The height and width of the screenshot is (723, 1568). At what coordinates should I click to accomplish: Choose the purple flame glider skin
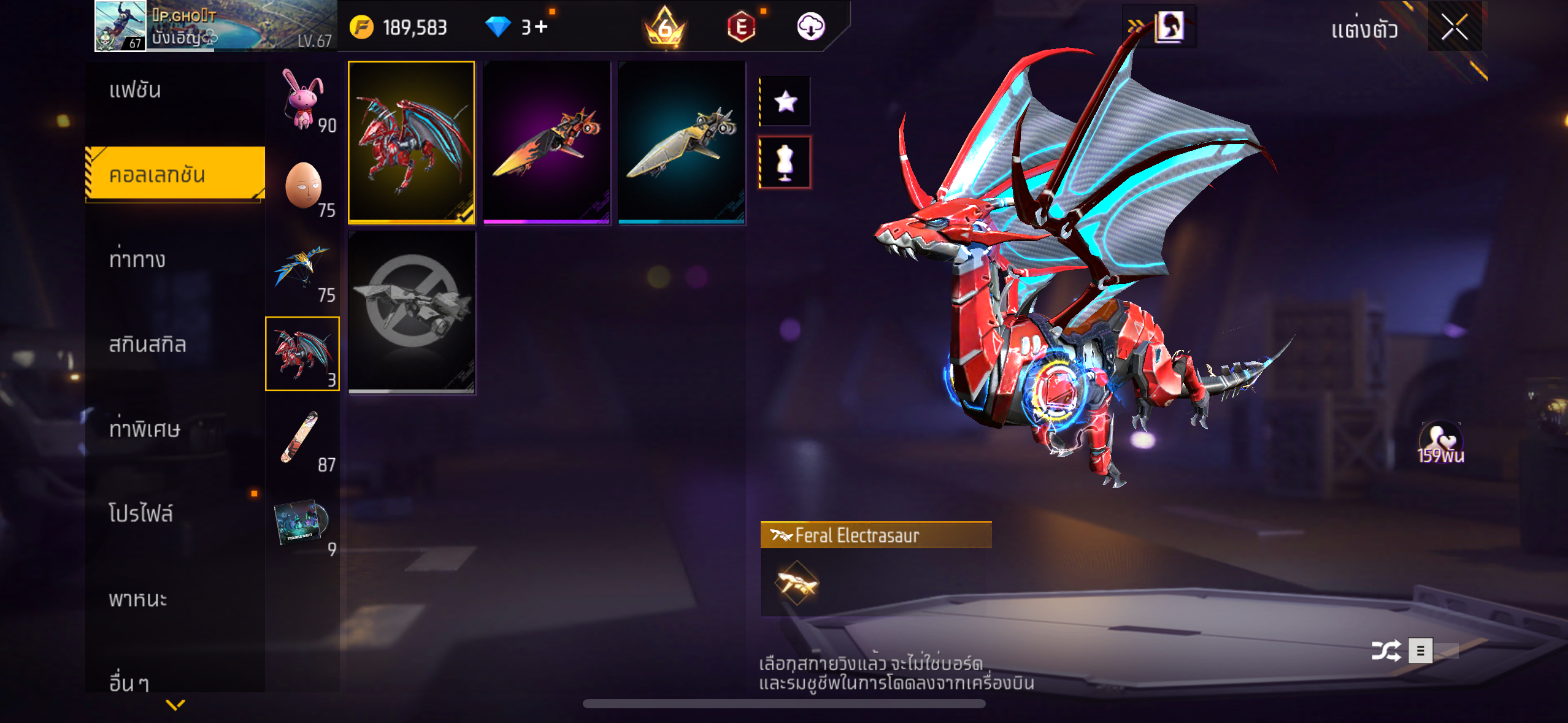click(x=546, y=142)
